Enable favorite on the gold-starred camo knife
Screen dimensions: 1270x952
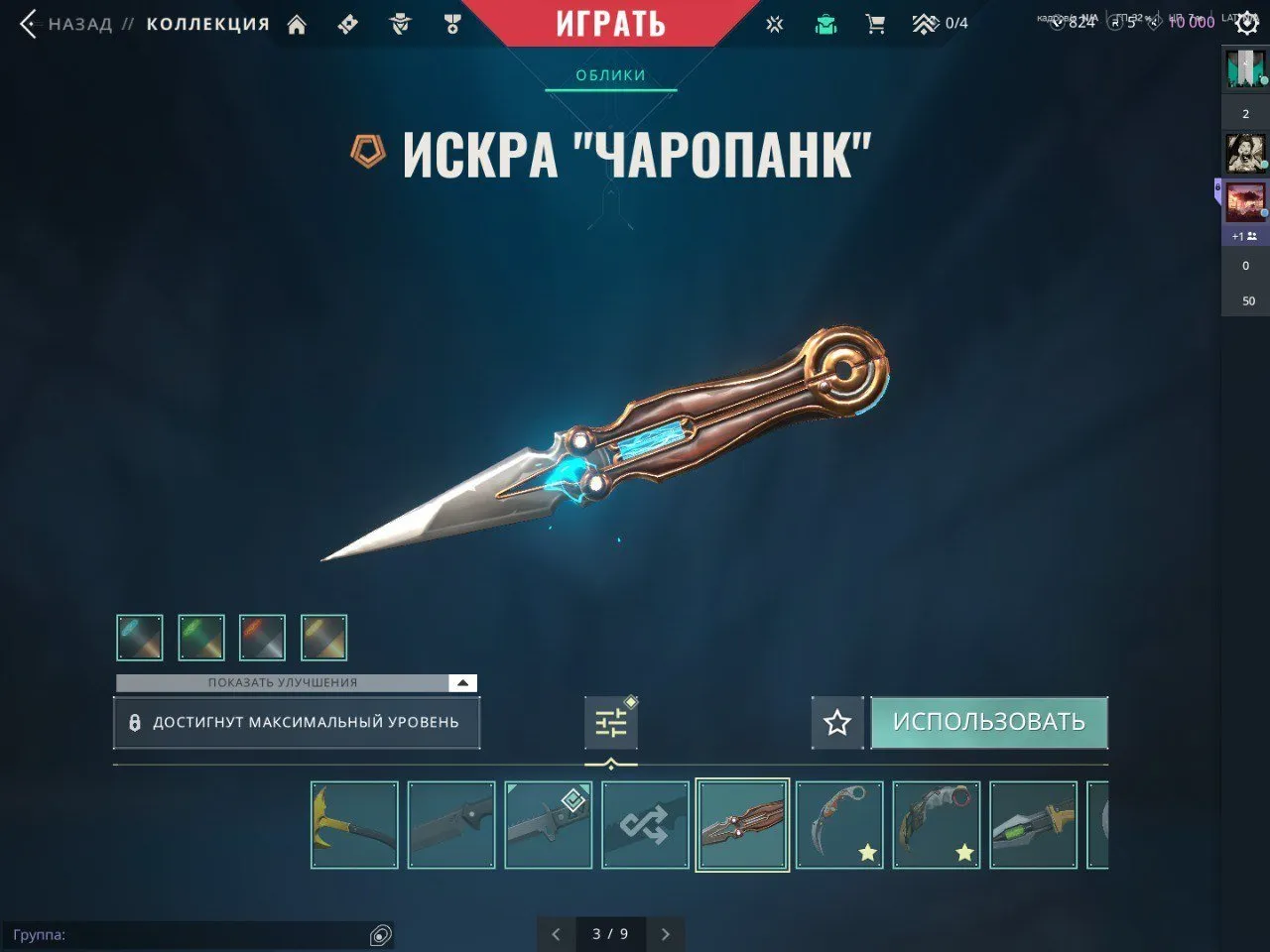(x=965, y=850)
